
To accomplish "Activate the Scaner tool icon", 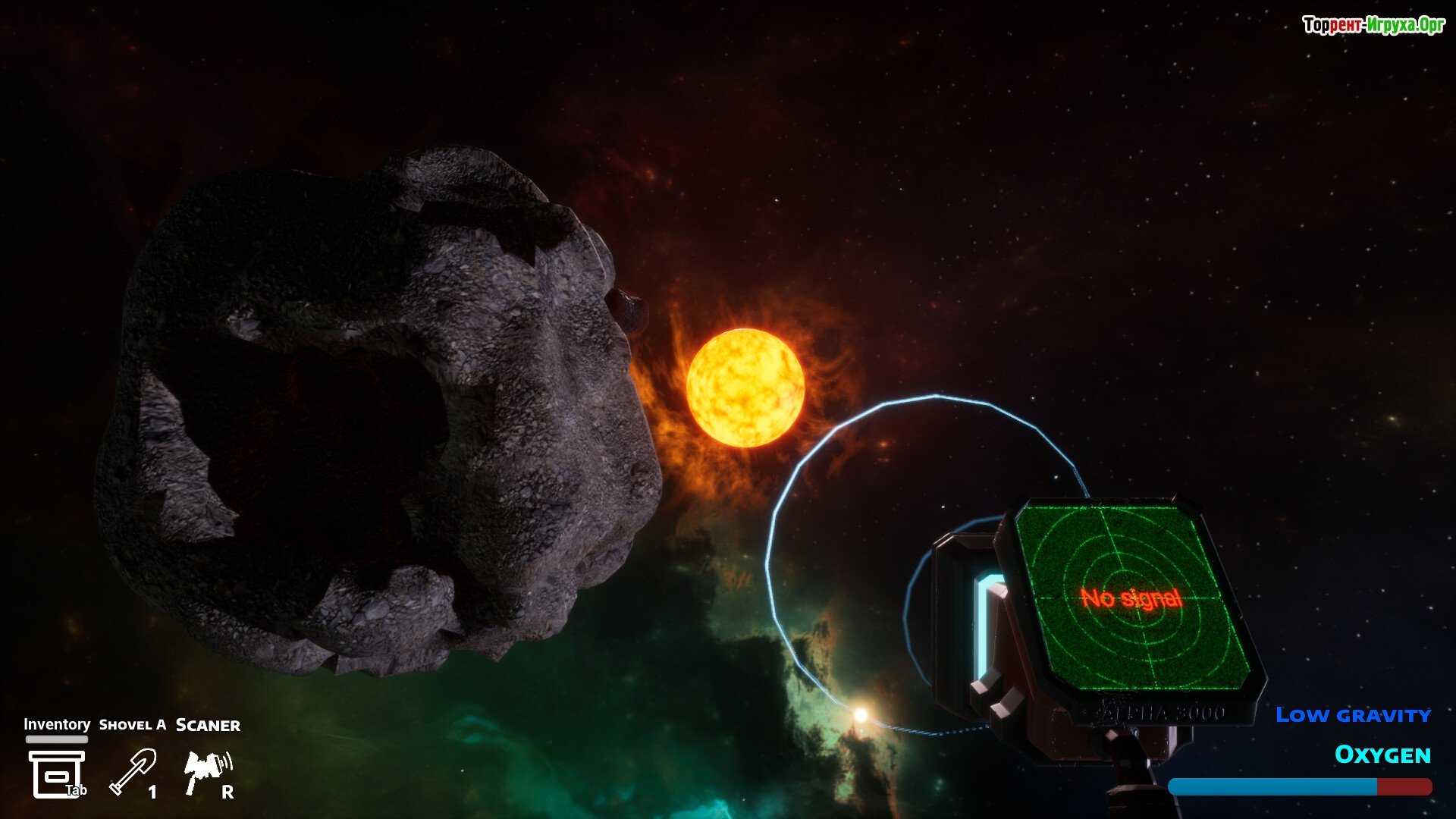I will 207,772.
